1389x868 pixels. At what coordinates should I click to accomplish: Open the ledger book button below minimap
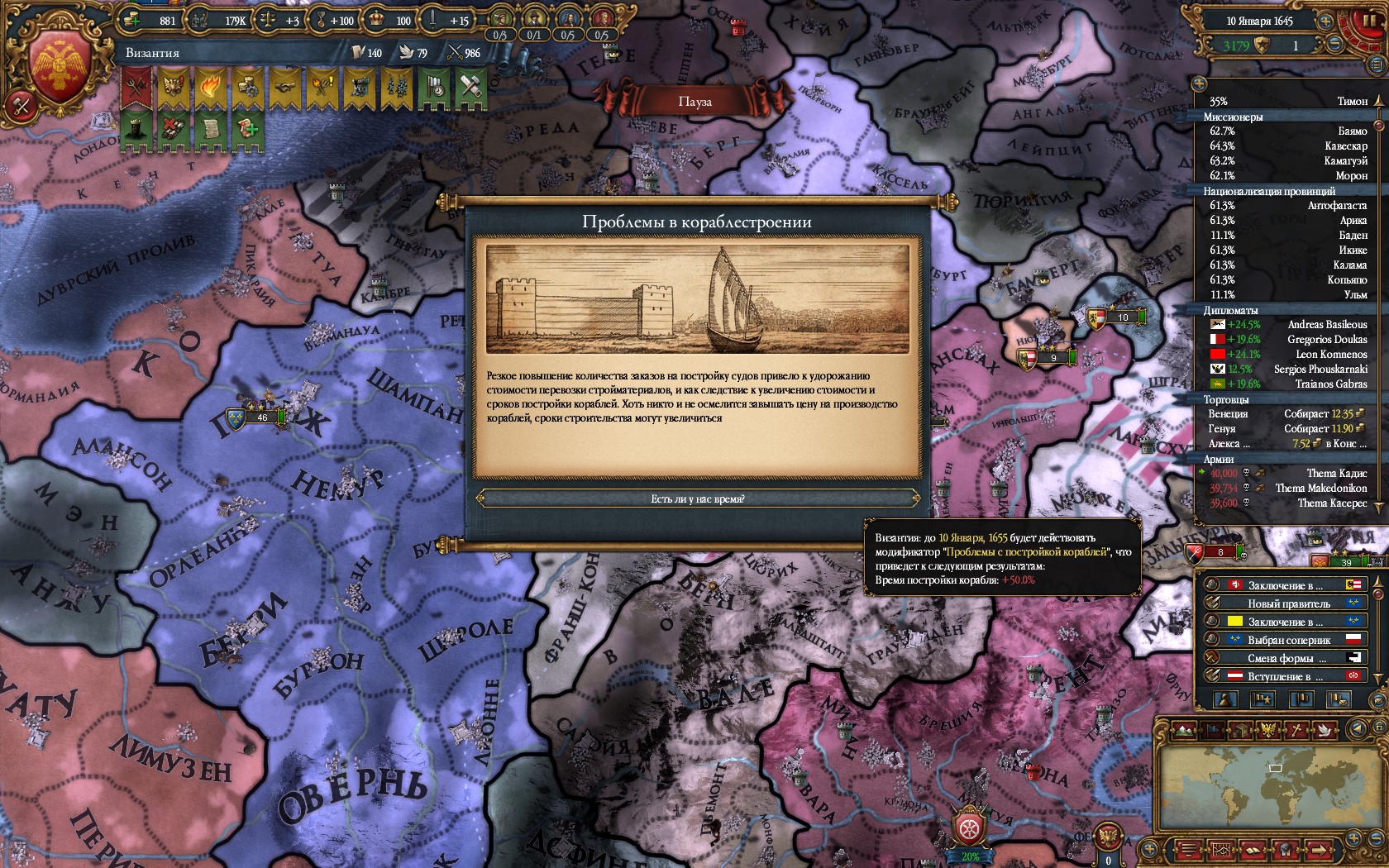pyautogui.click(x=1253, y=849)
